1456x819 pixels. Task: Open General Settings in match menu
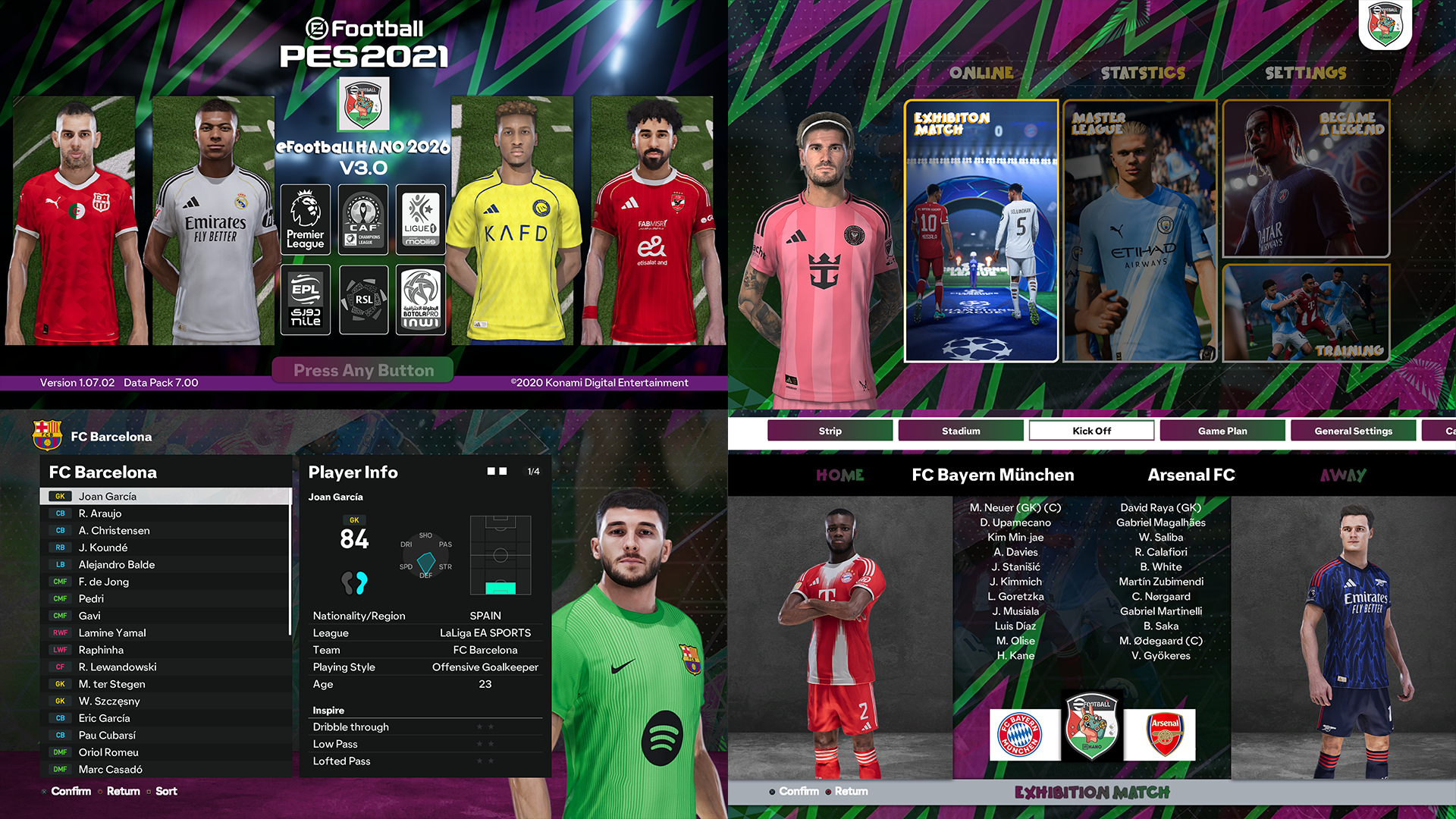1353,431
